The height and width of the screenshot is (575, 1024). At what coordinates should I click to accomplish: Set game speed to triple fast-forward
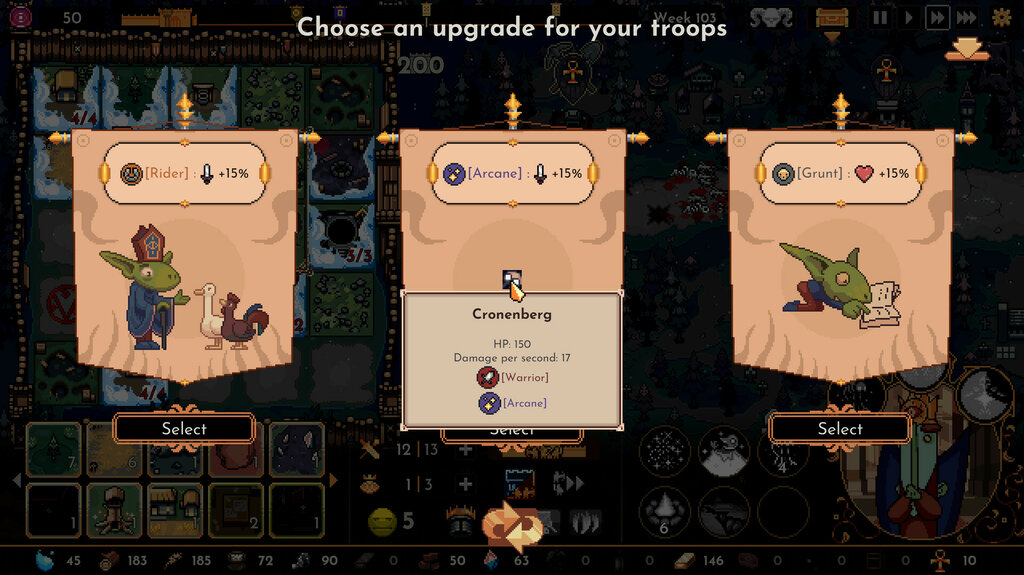[966, 17]
